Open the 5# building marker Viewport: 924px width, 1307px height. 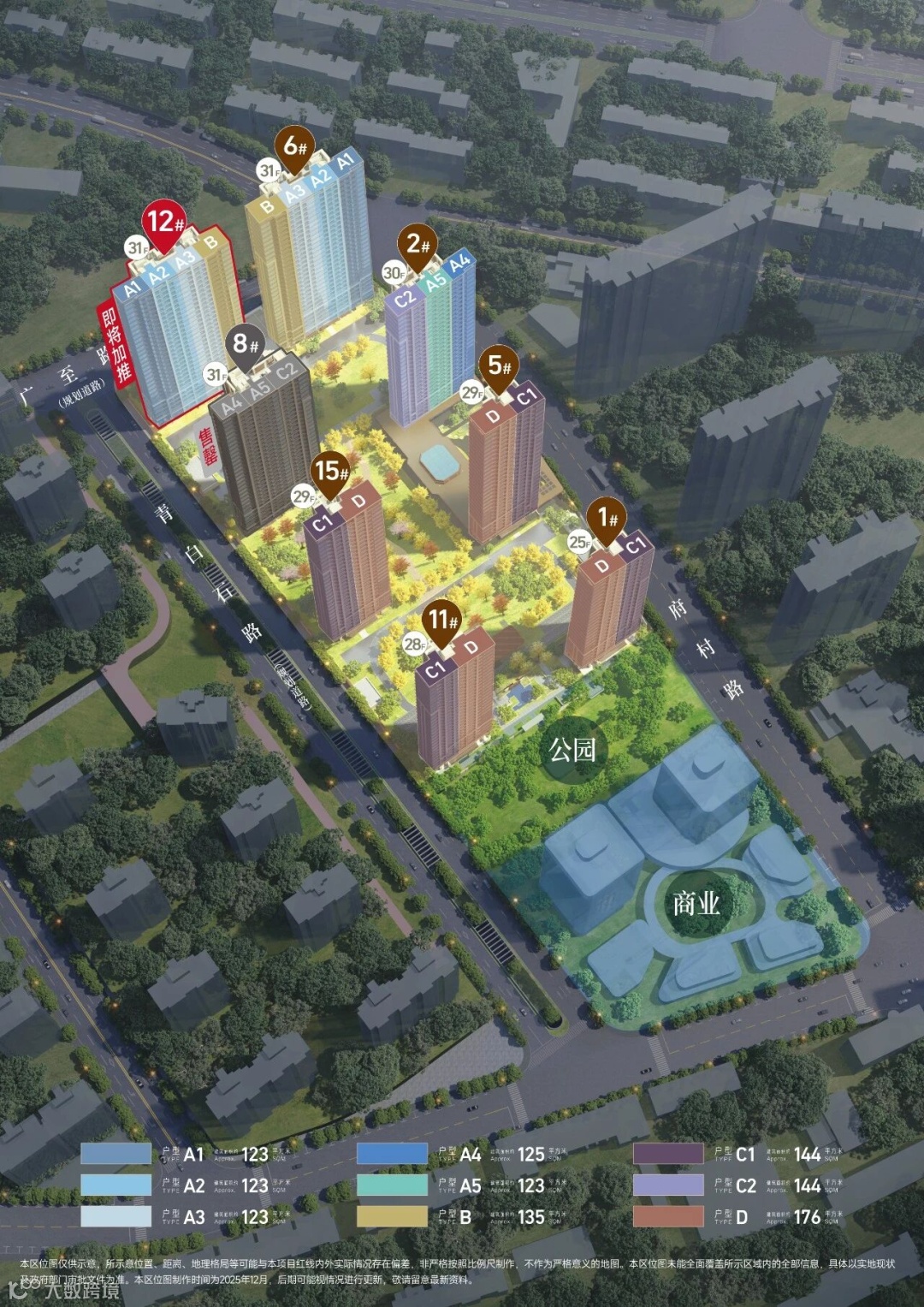coord(500,367)
